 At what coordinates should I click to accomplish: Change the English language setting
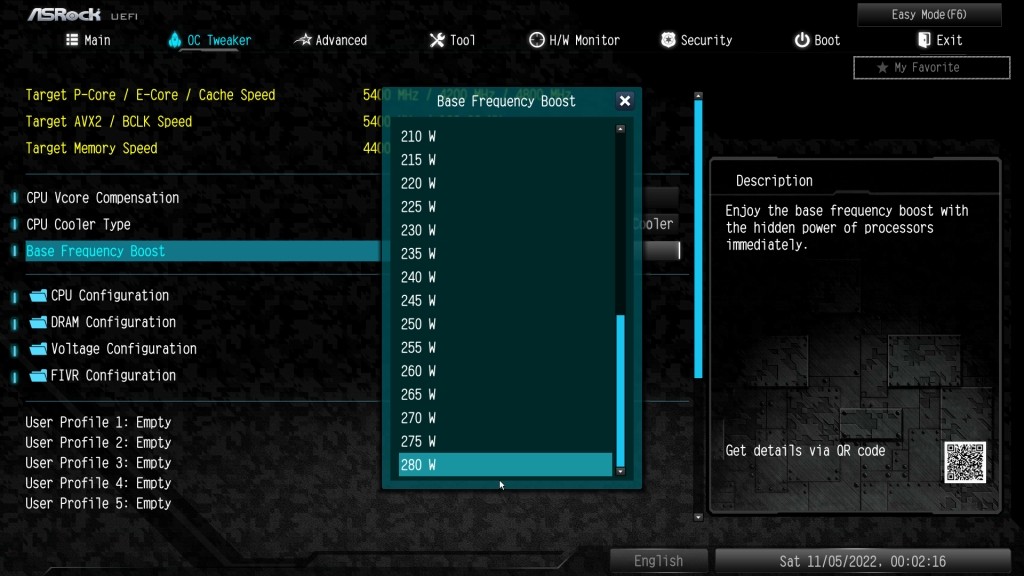(658, 561)
